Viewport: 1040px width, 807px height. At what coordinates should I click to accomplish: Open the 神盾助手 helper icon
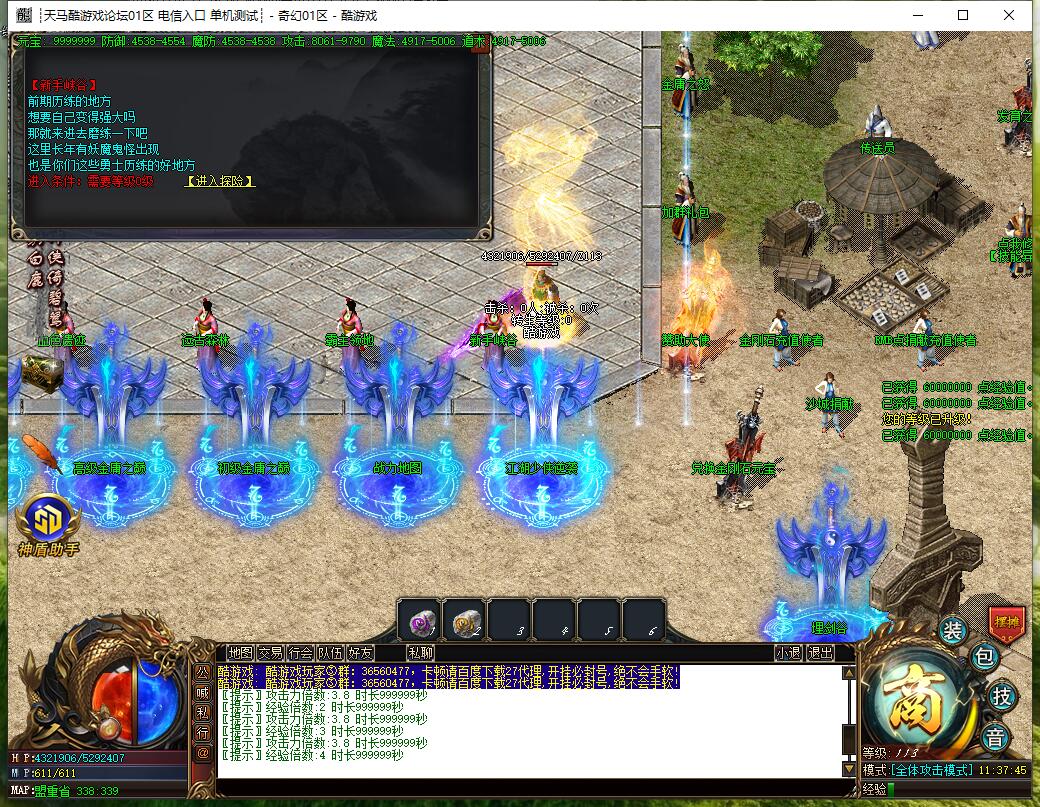(x=47, y=521)
